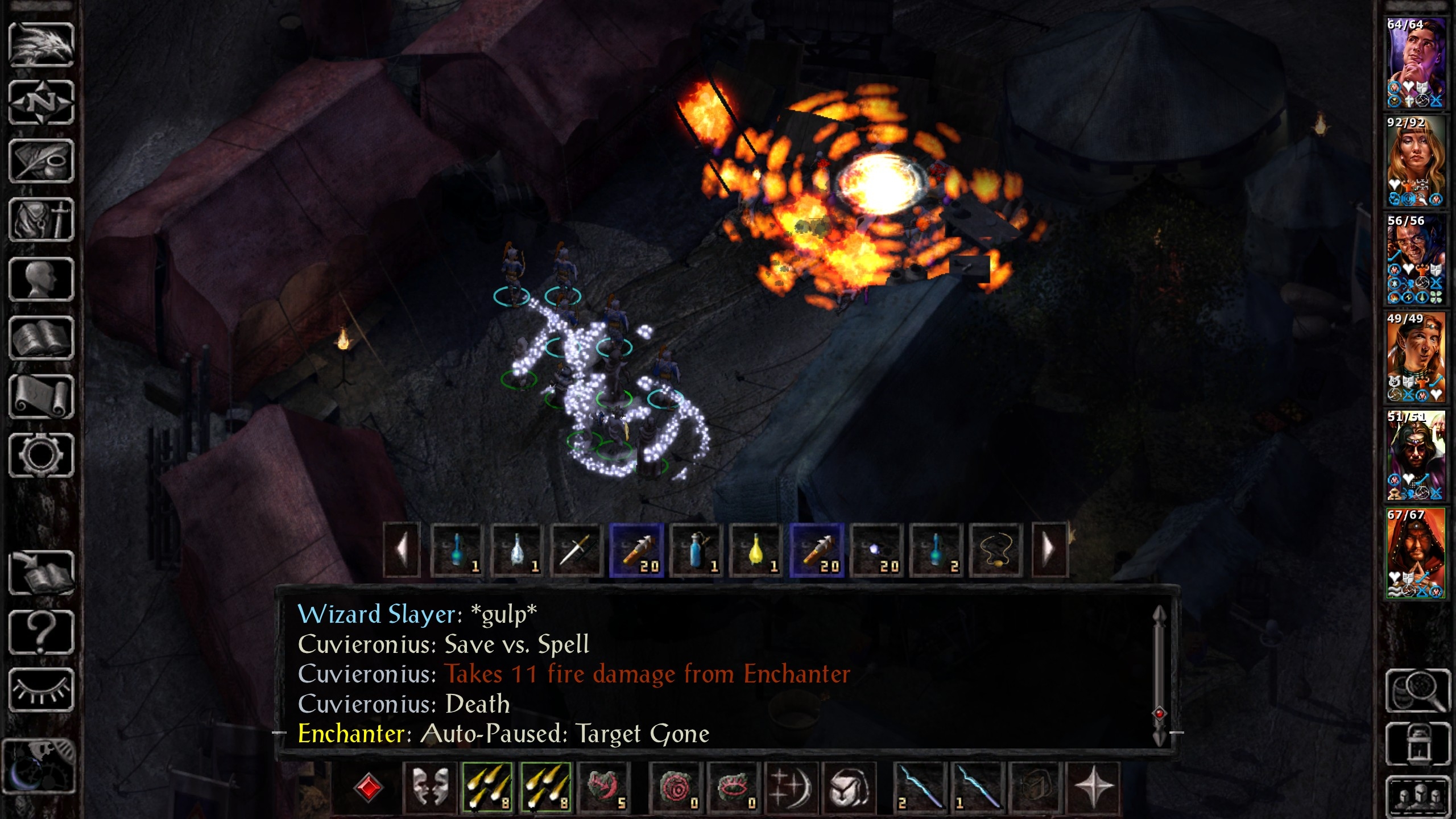Viewport: 1456px width, 819px height.
Task: Open the journal with the quill button
Action: [41, 162]
